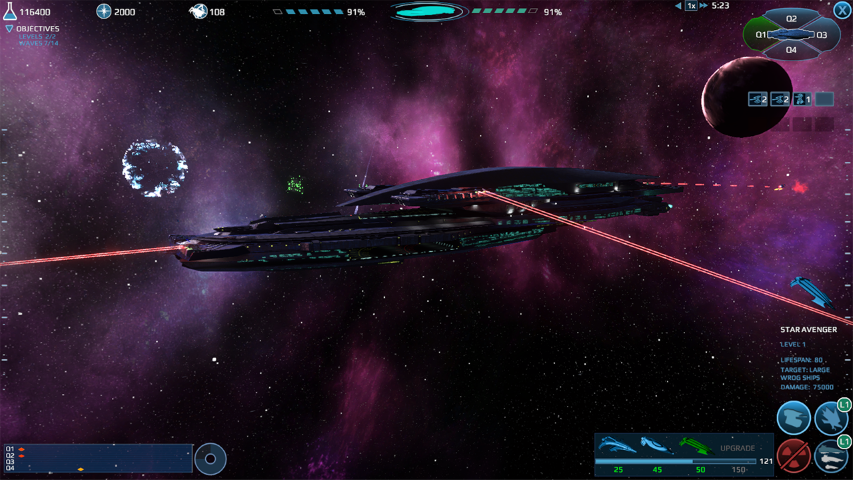Viewport: 853px width, 480px height.
Task: Click the quadrant wave tracker panel
Action: pyautogui.click(x=97, y=458)
